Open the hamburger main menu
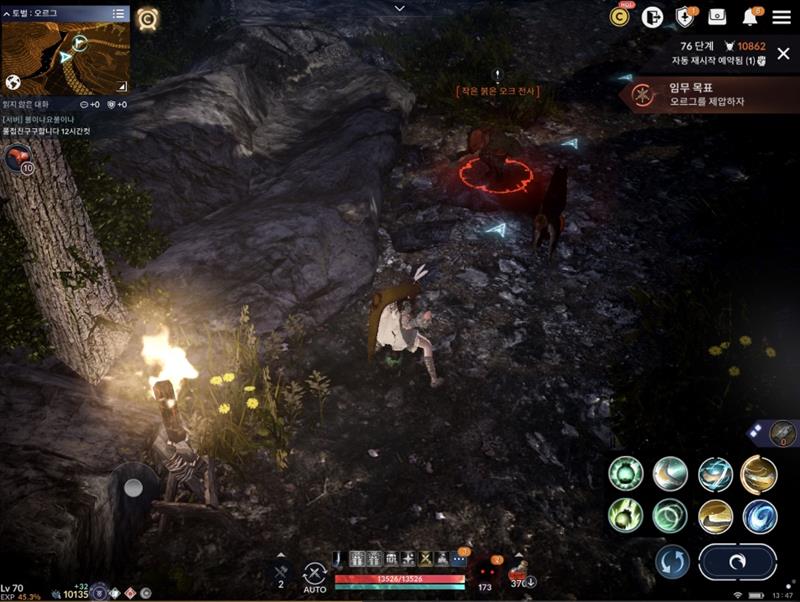800x602 pixels. click(x=781, y=17)
